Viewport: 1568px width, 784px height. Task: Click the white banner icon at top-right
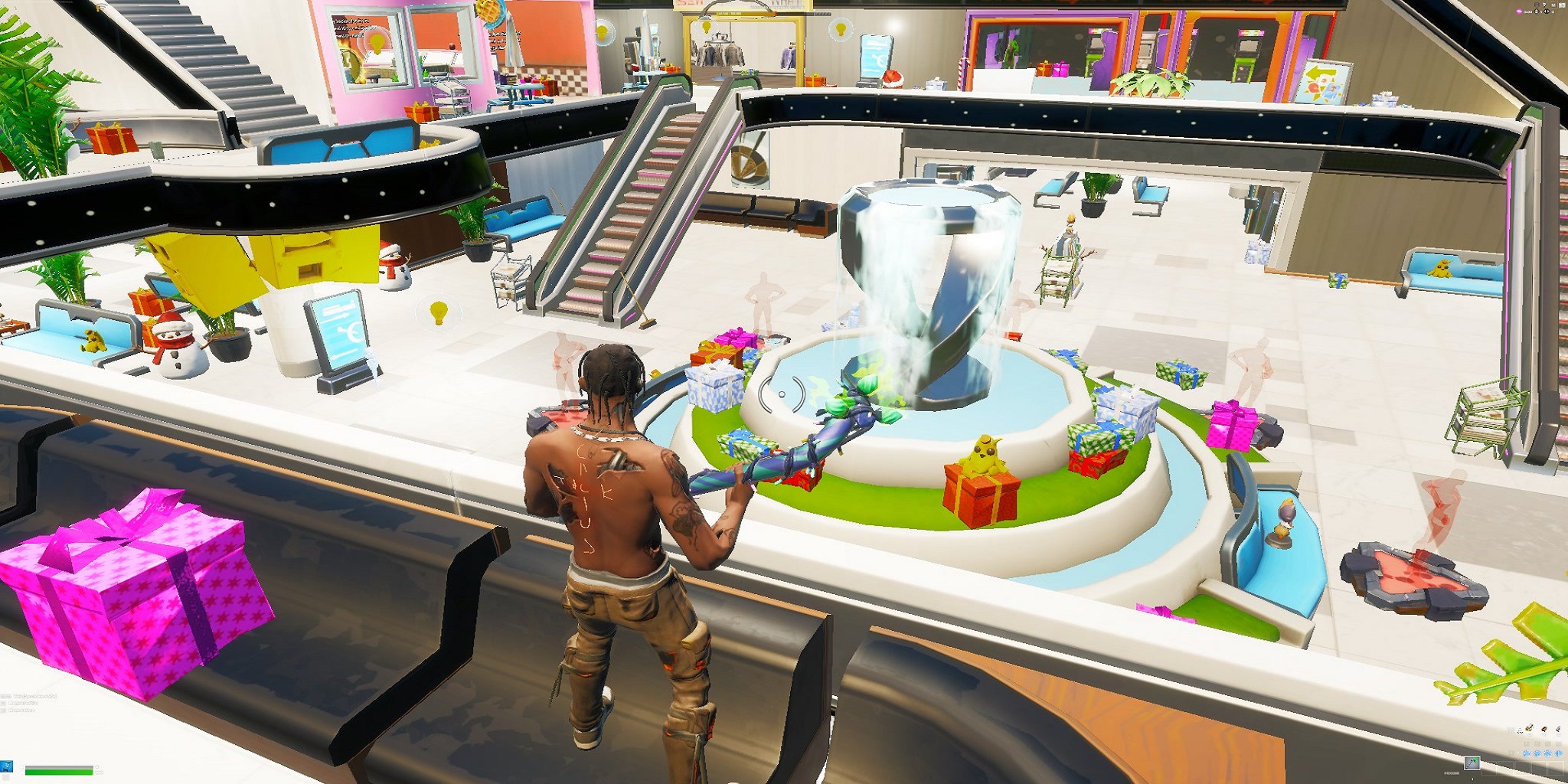[1562, 5]
